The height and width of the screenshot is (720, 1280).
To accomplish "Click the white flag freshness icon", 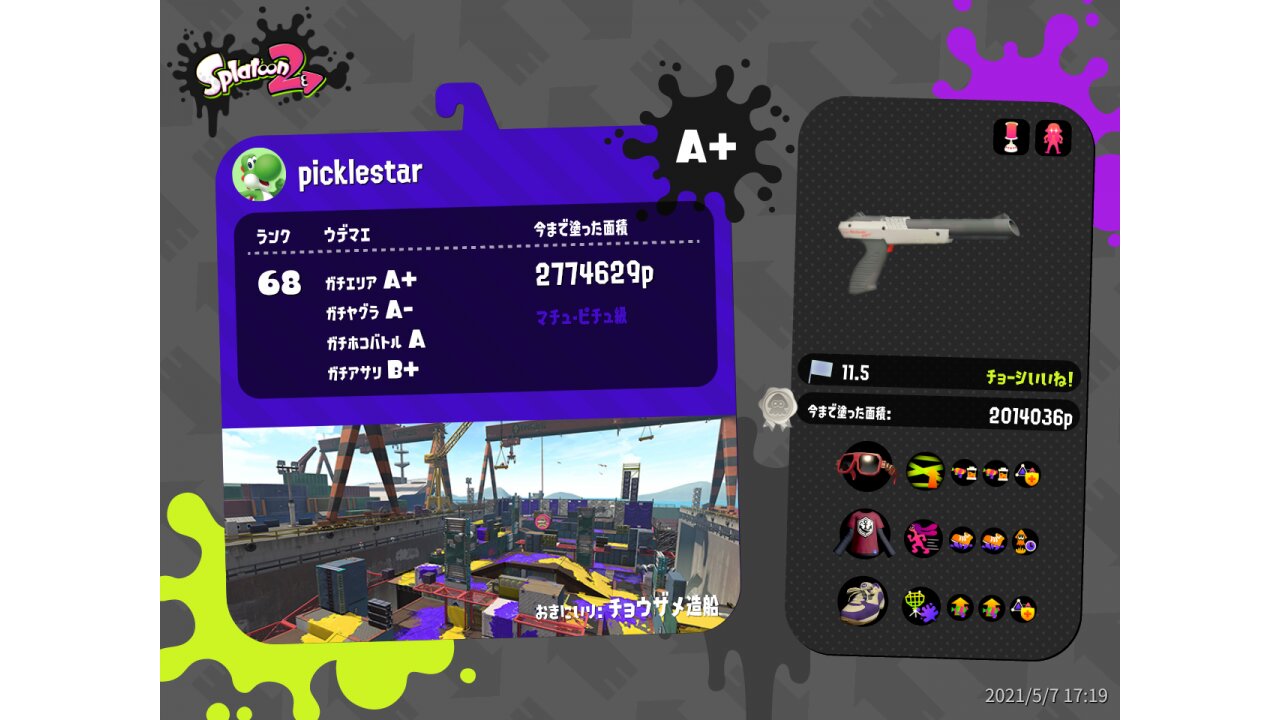I will [821, 371].
